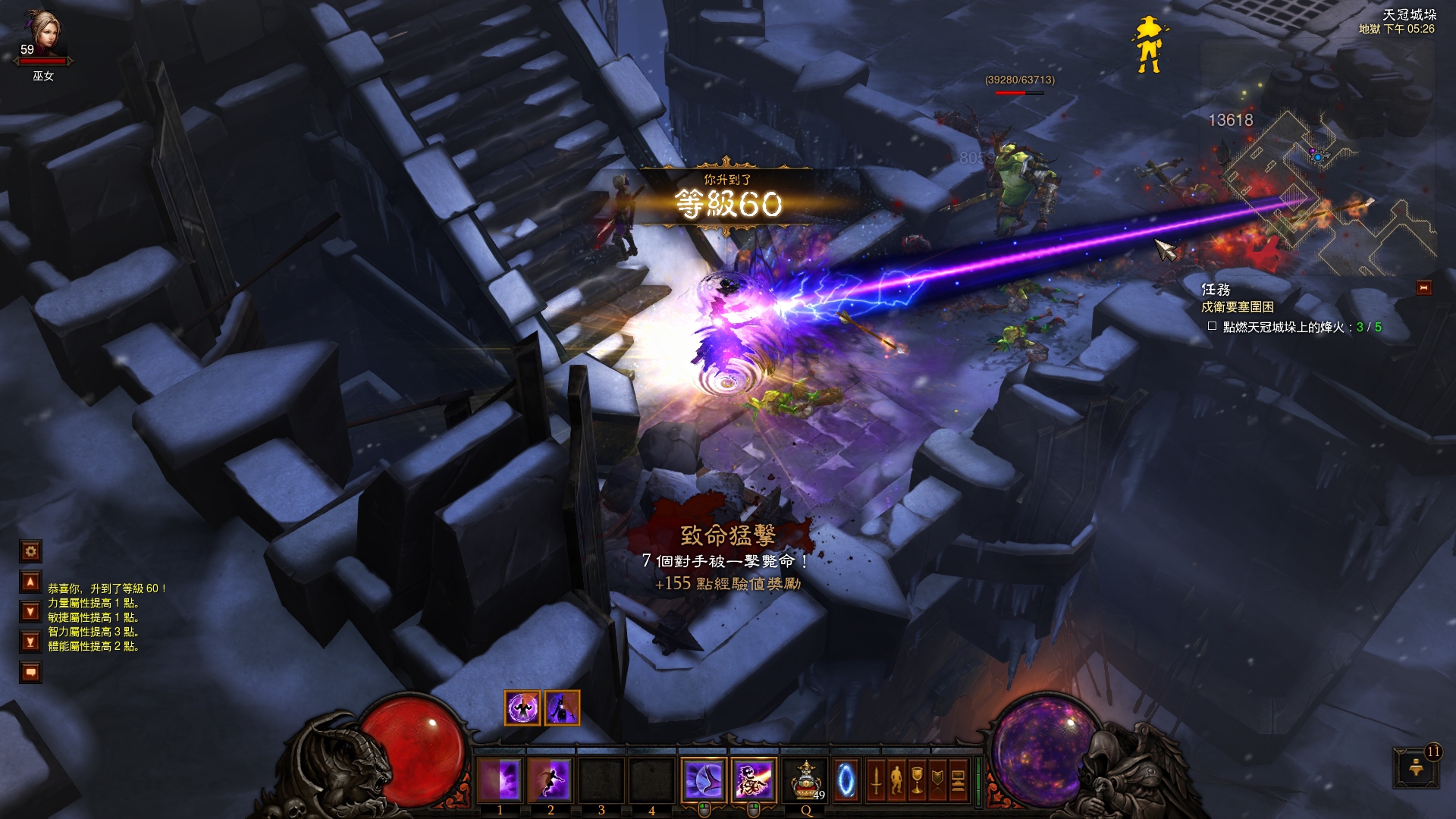Activate the Teleport skill in slot 2
Screen dimensions: 1456x819
(551, 780)
